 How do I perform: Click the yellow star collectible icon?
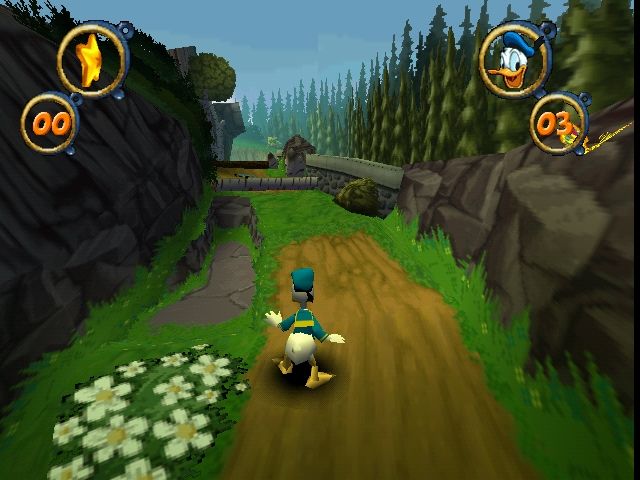coord(92,59)
